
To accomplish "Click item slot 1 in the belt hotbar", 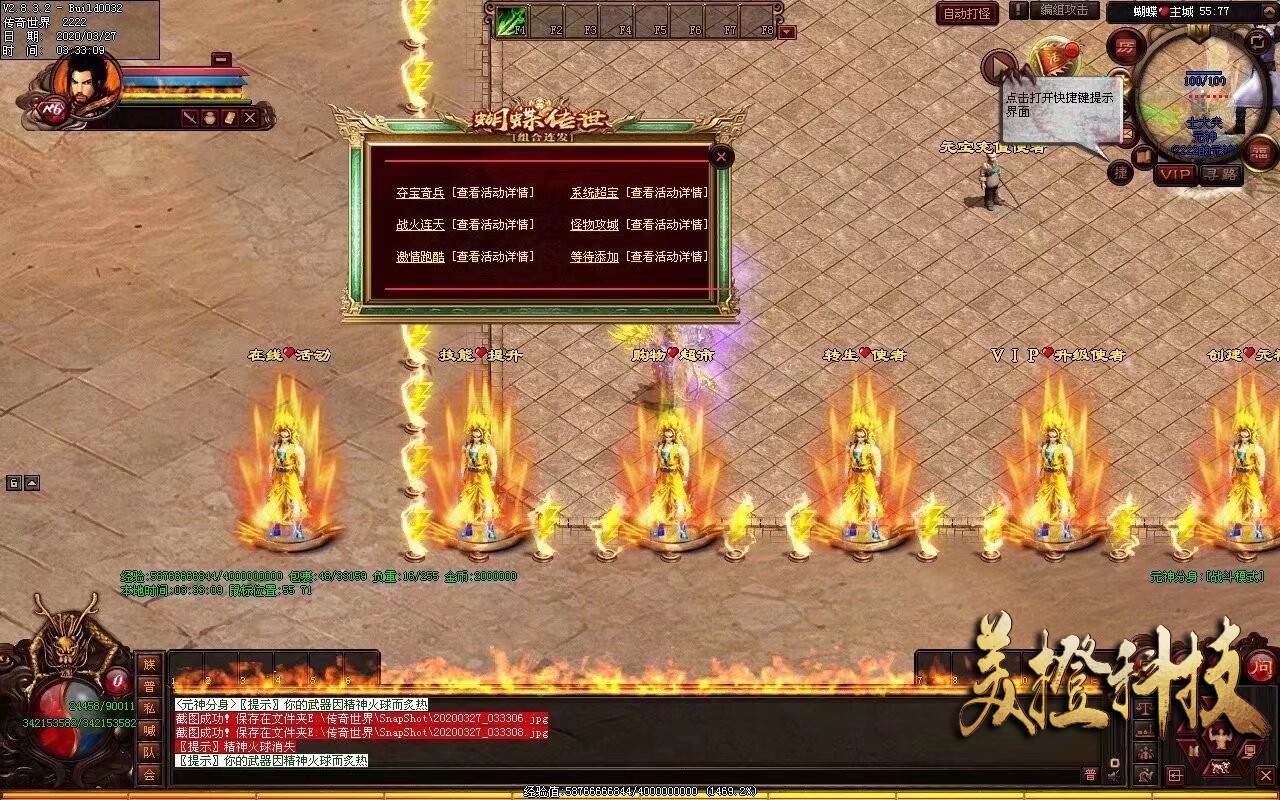I will [187, 668].
